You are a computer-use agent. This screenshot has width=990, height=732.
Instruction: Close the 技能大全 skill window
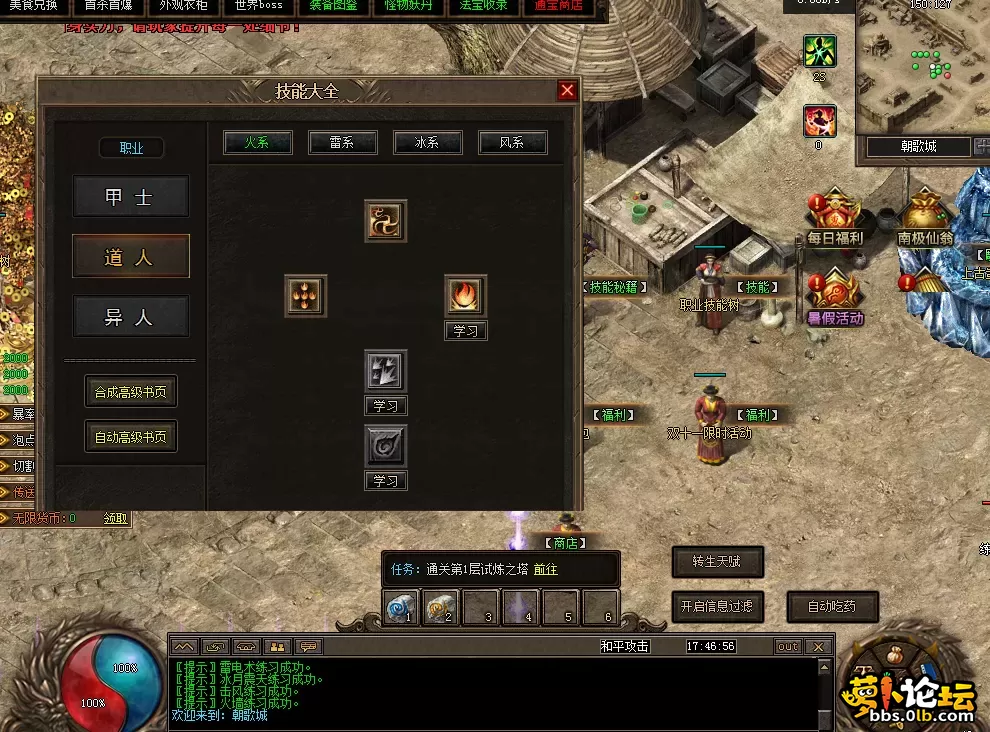click(x=567, y=91)
